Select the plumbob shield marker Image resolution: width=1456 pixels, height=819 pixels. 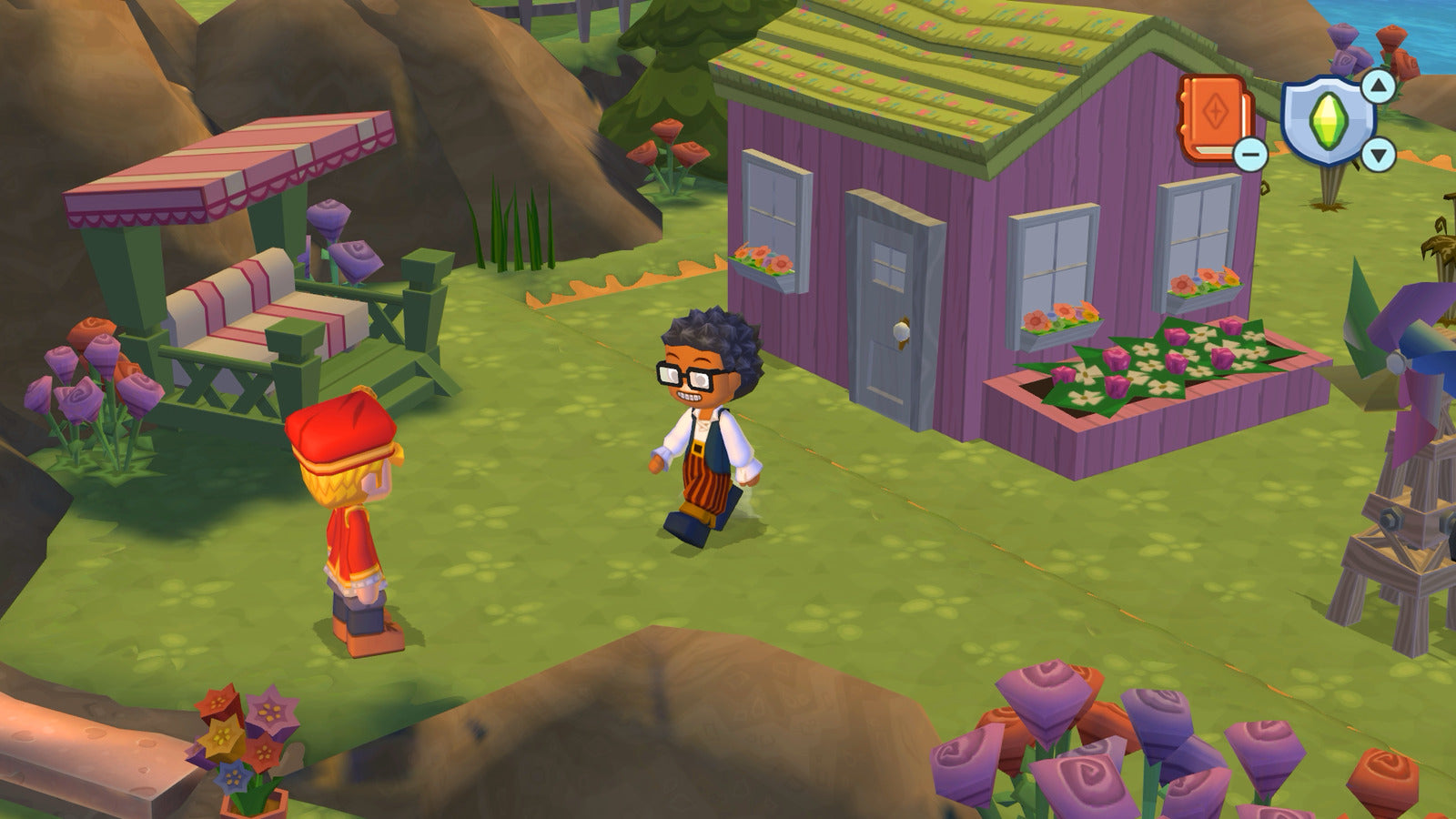tap(1329, 118)
